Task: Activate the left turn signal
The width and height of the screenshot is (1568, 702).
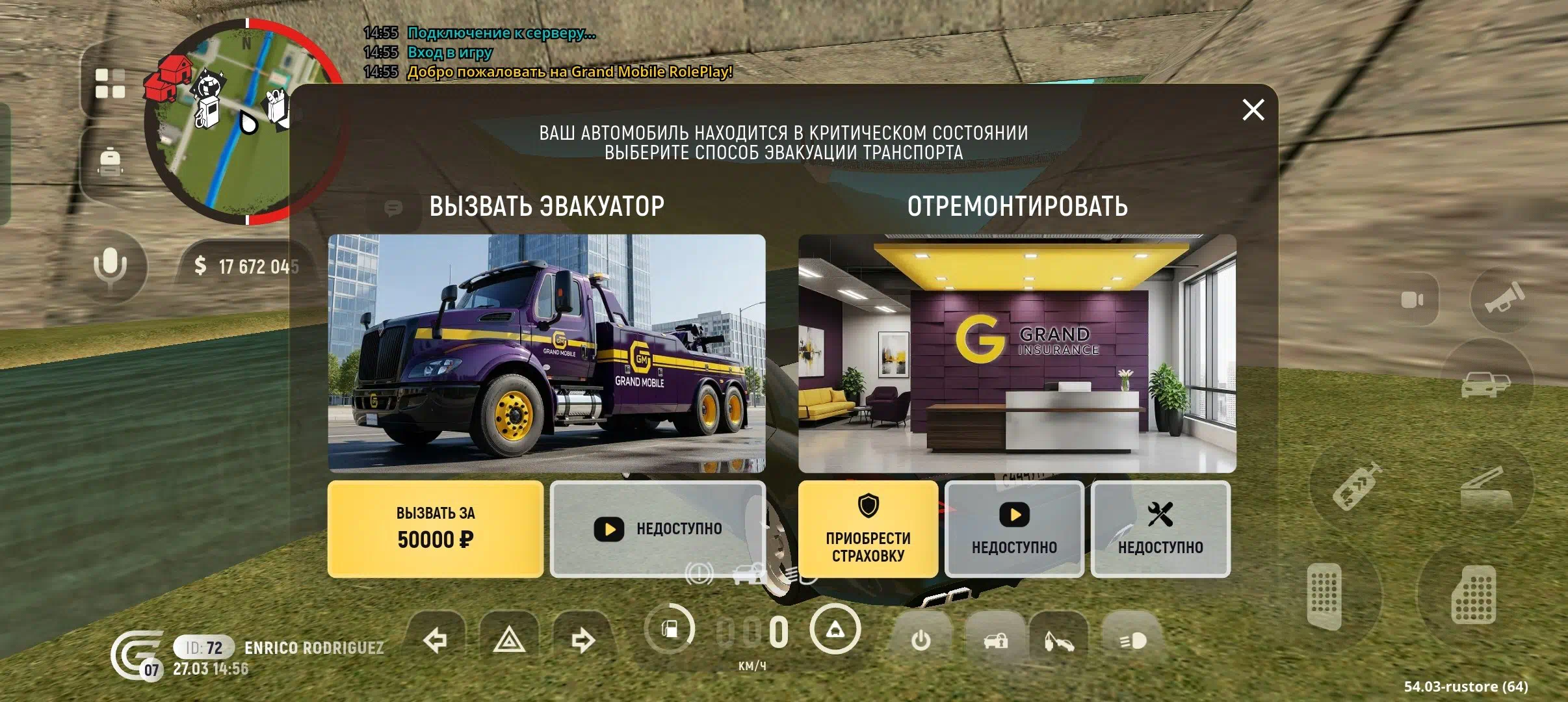Action: coord(435,640)
